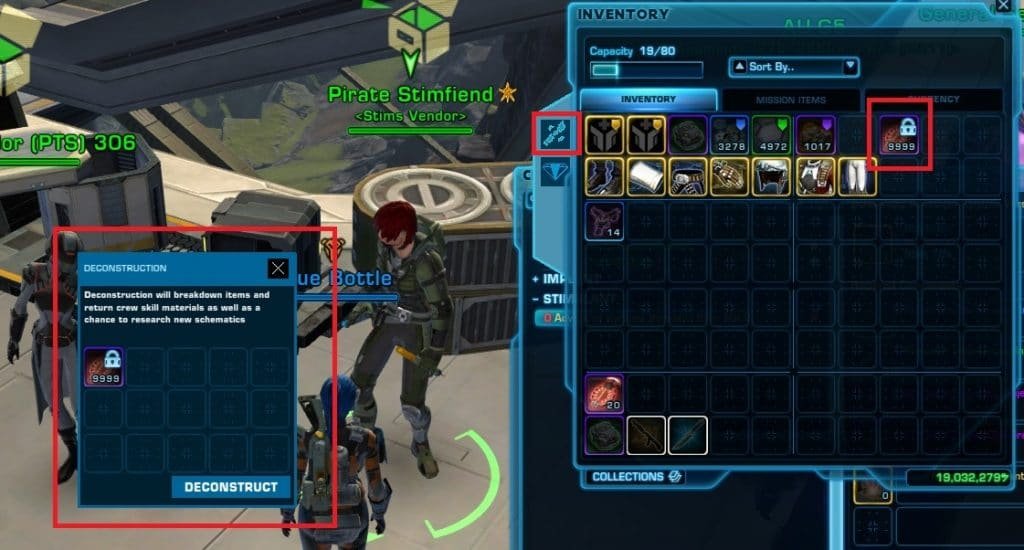The image size is (1024, 550).
Task: Click the Deconstruct button
Action: click(x=231, y=487)
